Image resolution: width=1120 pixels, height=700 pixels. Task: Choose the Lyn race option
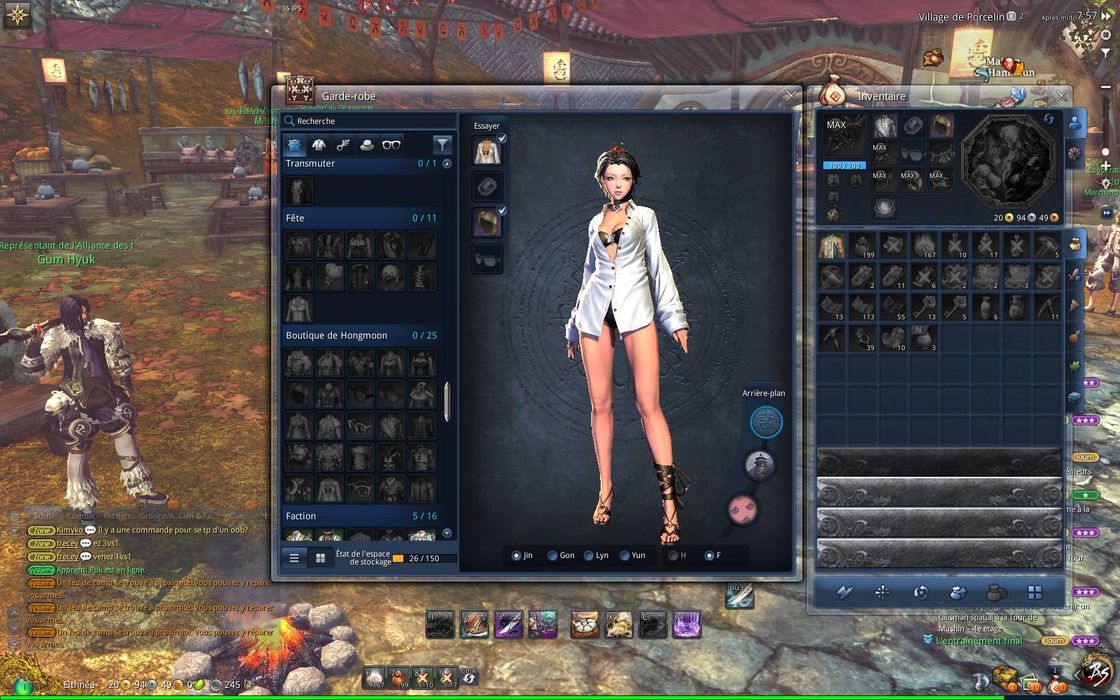pyautogui.click(x=588, y=555)
